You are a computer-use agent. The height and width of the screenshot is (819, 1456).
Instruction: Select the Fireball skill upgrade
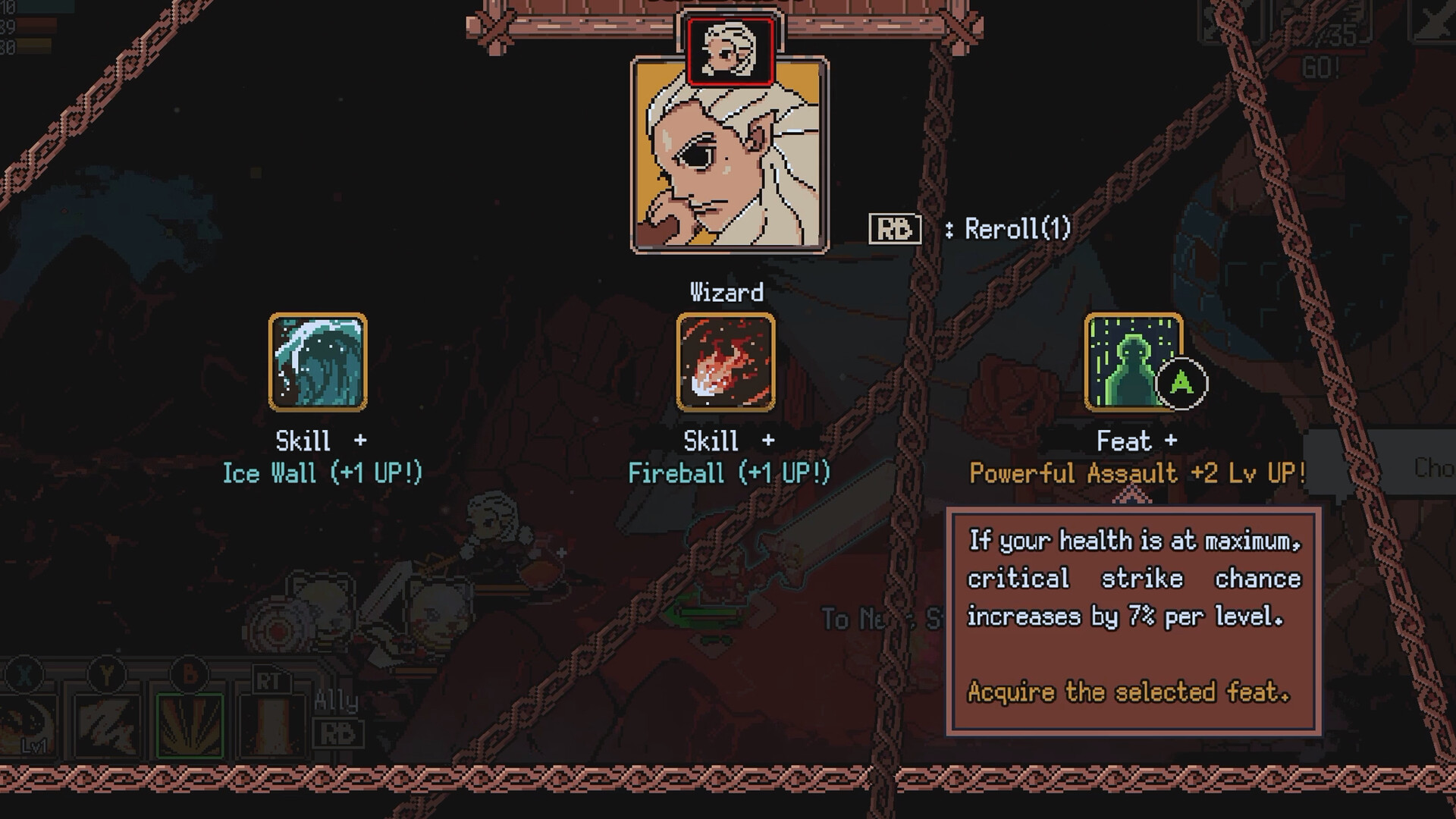tap(726, 362)
